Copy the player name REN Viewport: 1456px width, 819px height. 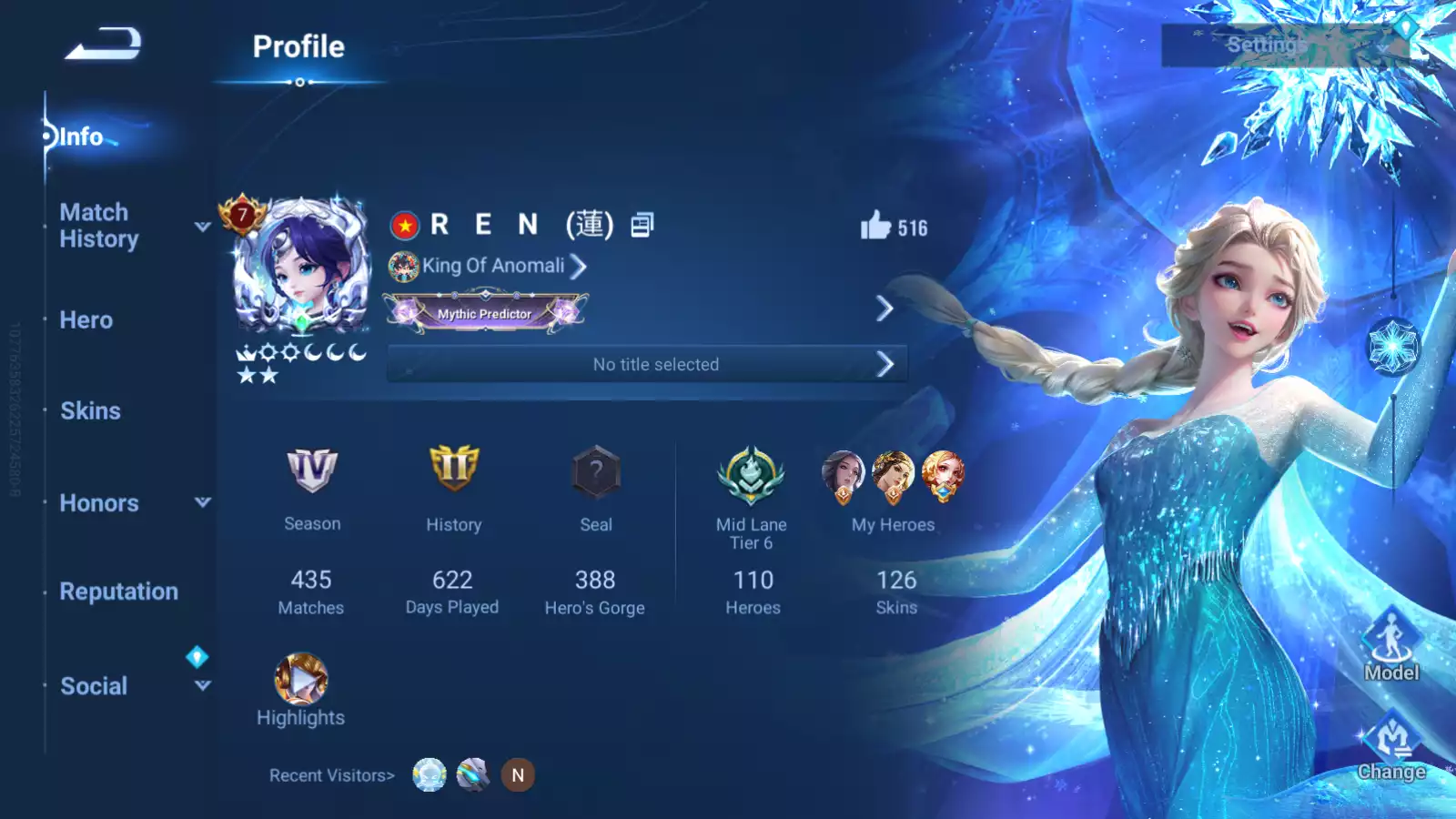point(642,225)
